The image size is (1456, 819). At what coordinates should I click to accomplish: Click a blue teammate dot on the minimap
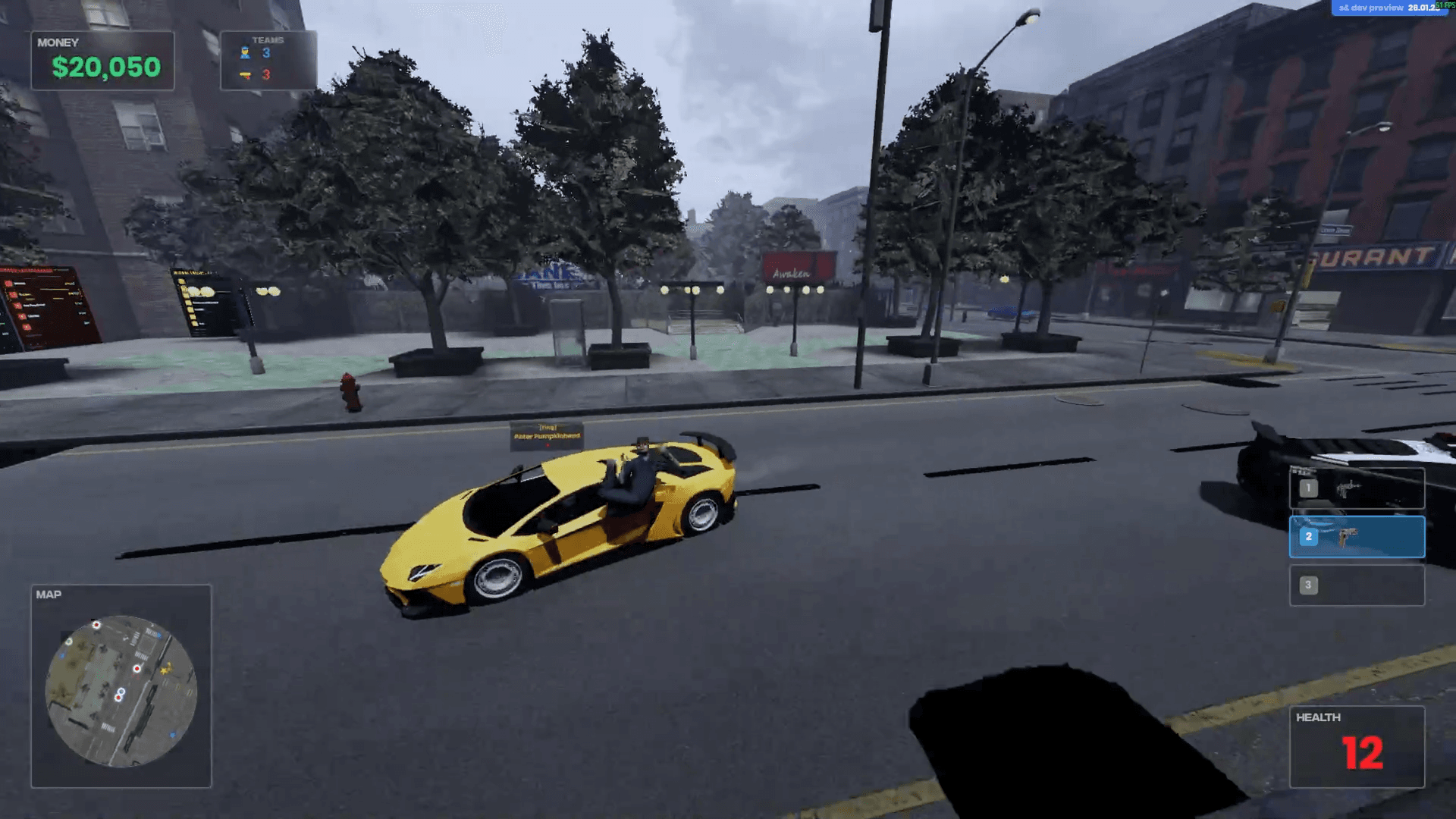coord(159,634)
